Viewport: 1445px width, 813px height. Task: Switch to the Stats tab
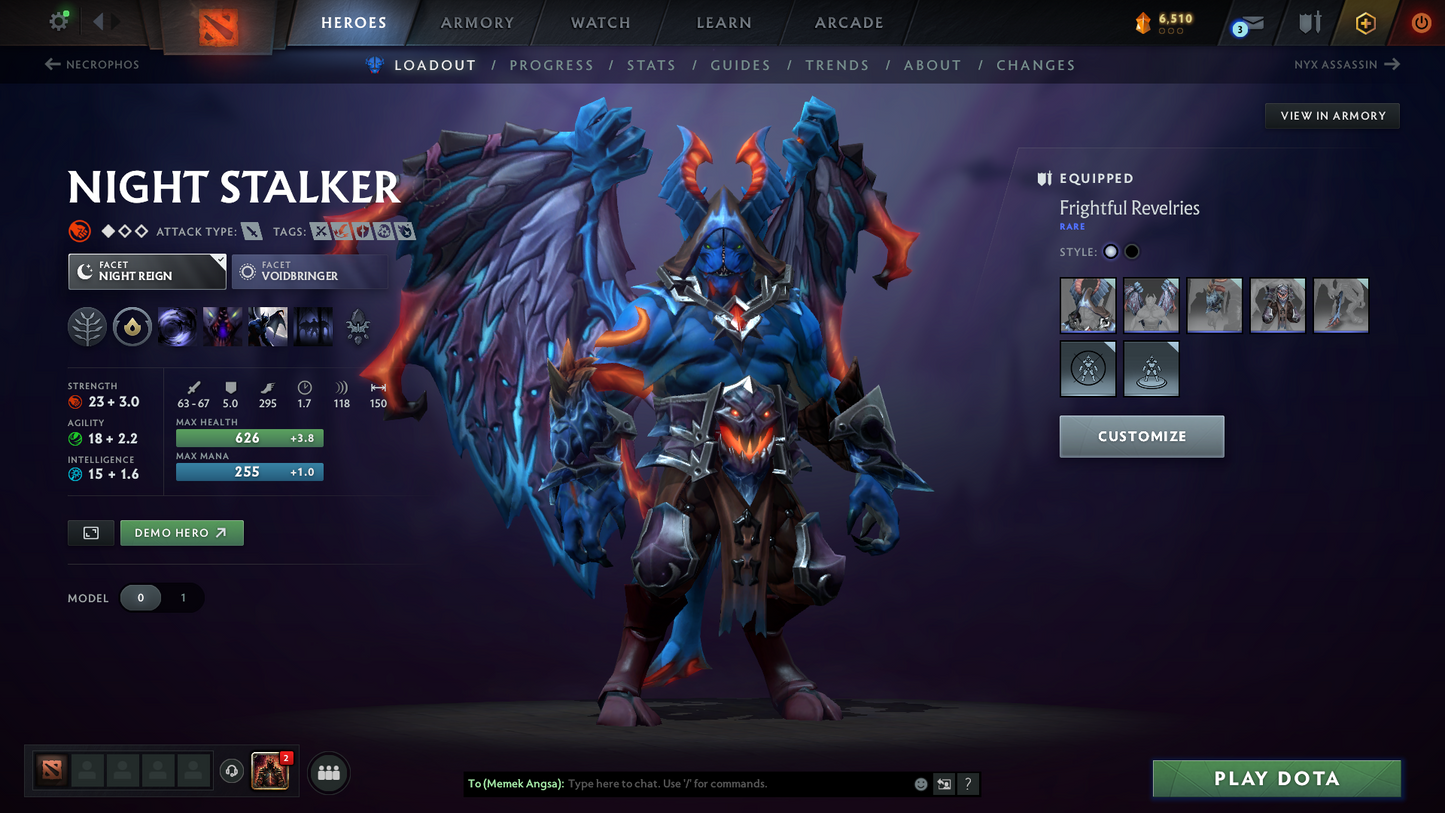[651, 64]
